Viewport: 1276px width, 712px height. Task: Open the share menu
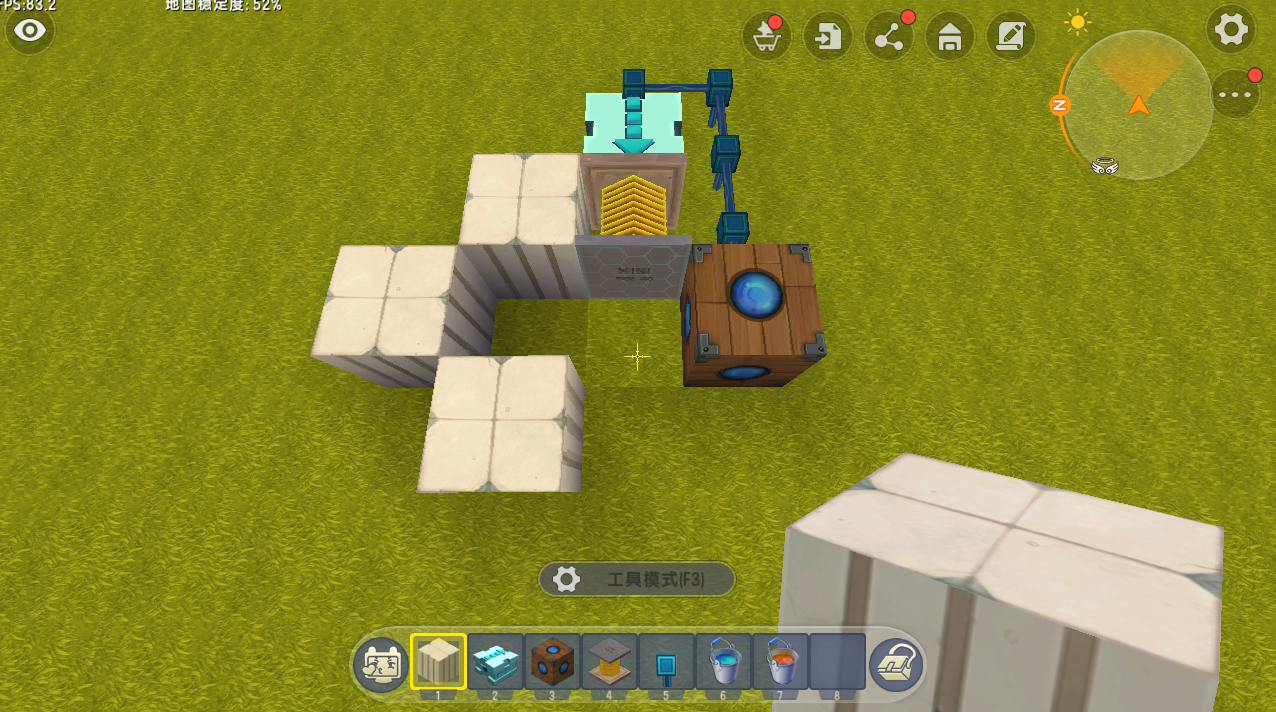point(889,38)
